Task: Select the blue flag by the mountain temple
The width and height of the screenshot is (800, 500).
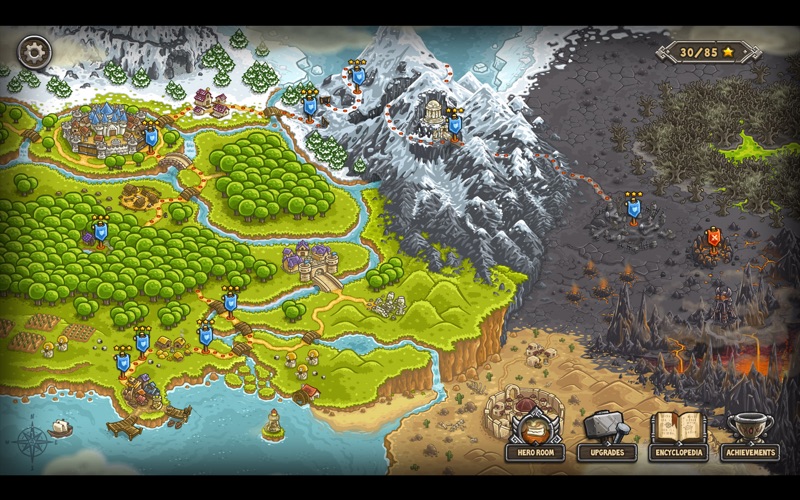Action: [x=454, y=125]
